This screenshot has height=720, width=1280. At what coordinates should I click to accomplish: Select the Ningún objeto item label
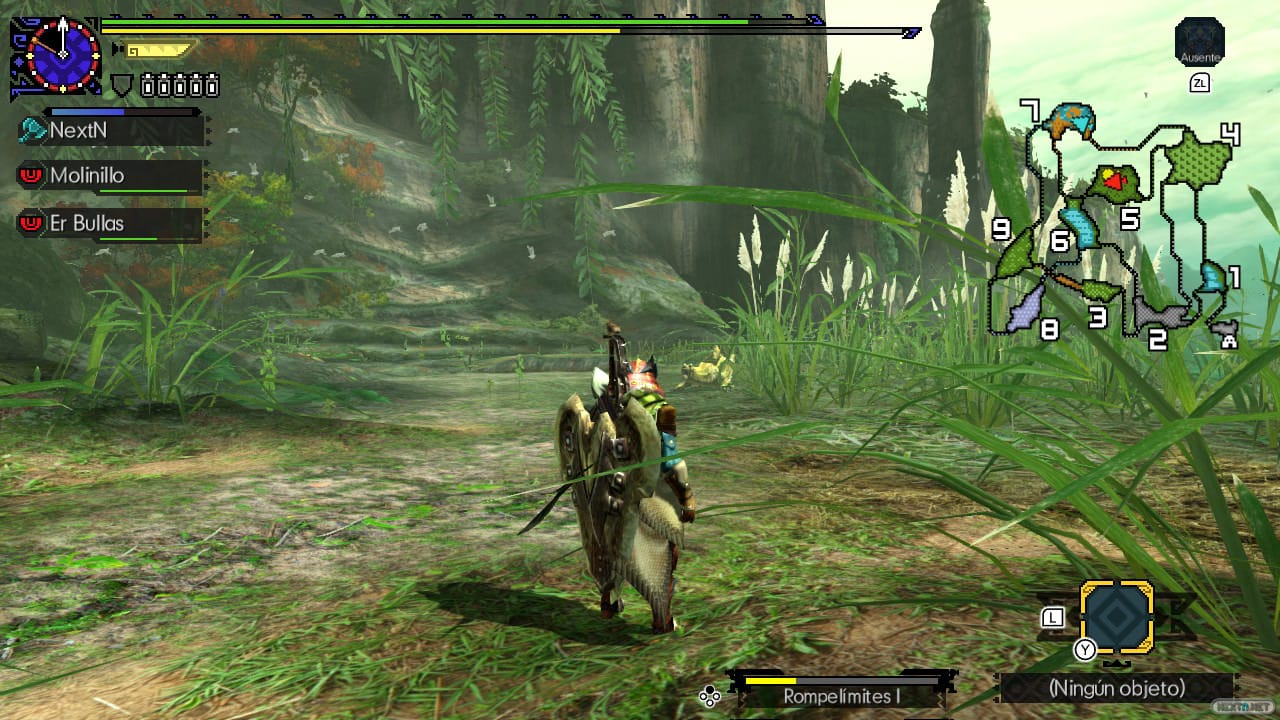(x=1116, y=688)
